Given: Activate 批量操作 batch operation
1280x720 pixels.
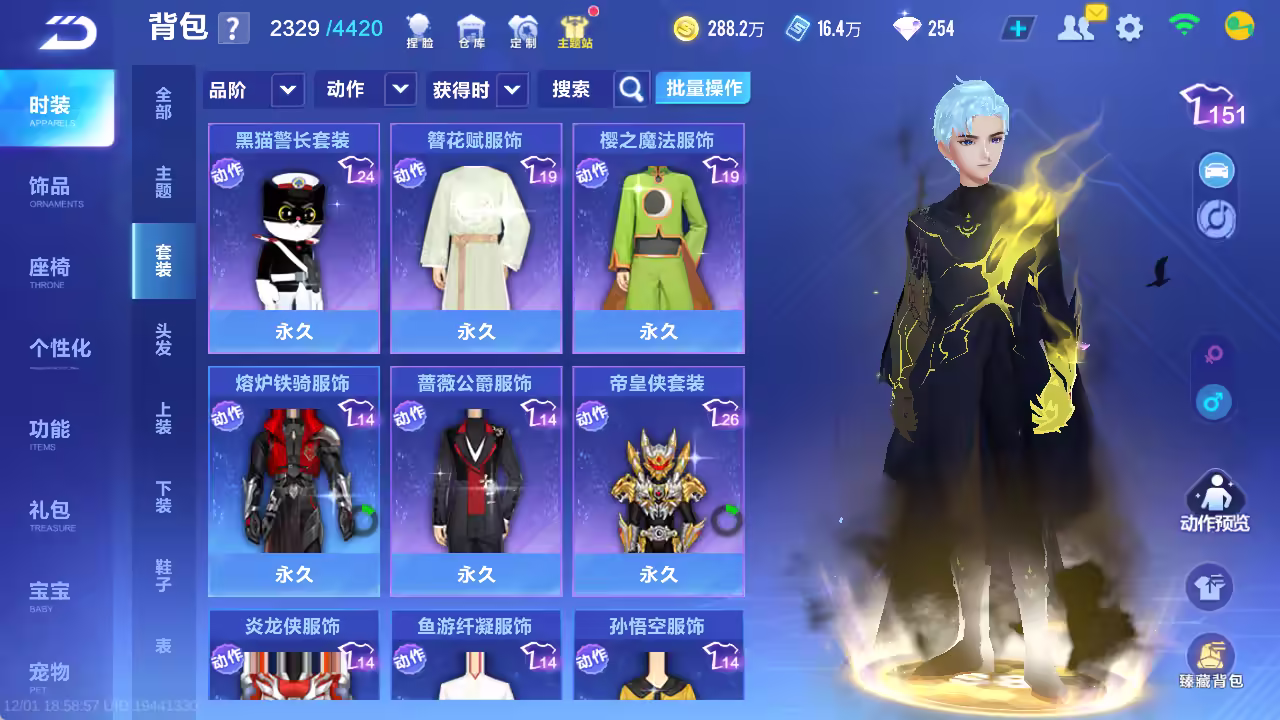Looking at the screenshot, I should coord(704,89).
